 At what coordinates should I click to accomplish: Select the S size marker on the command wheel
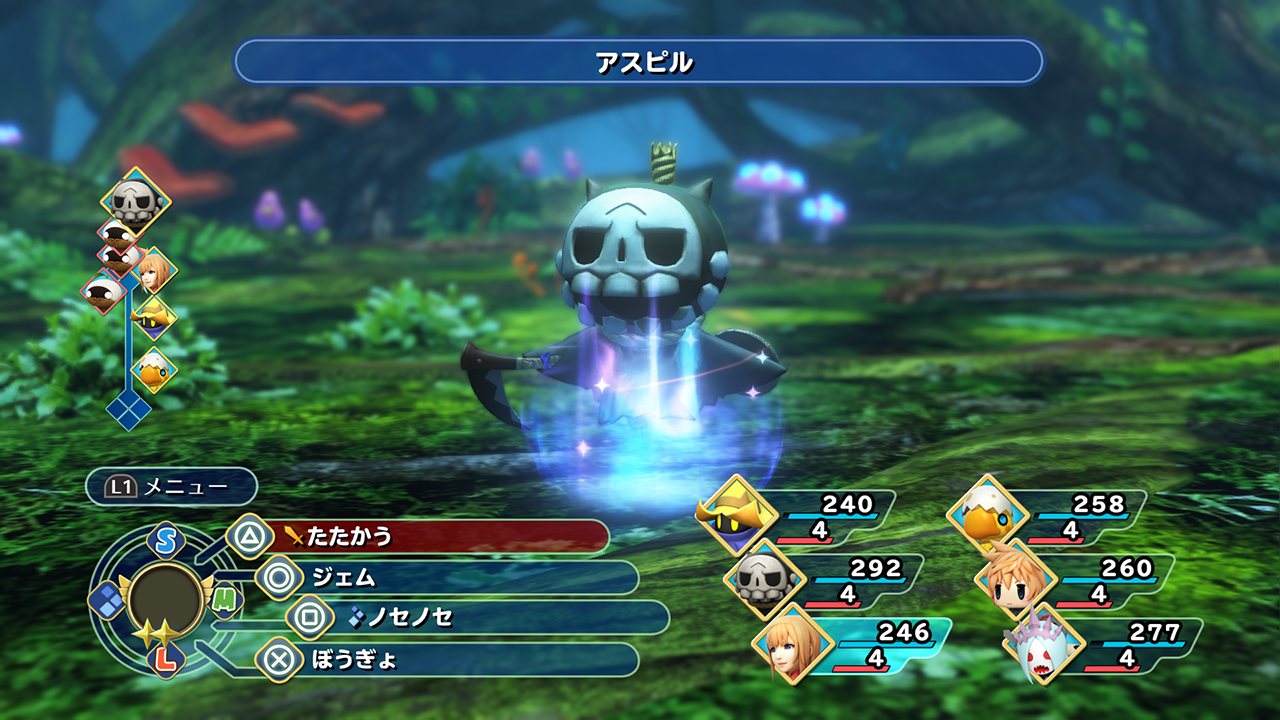pyautogui.click(x=164, y=540)
